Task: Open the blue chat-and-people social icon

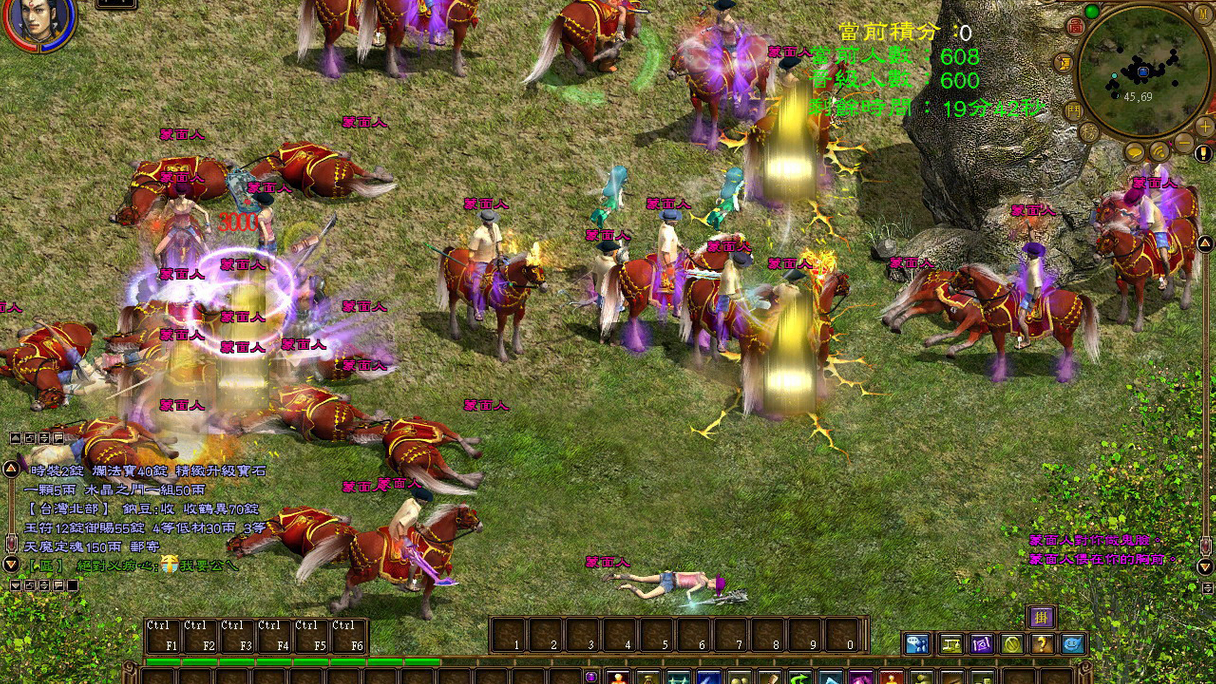Action: point(917,644)
